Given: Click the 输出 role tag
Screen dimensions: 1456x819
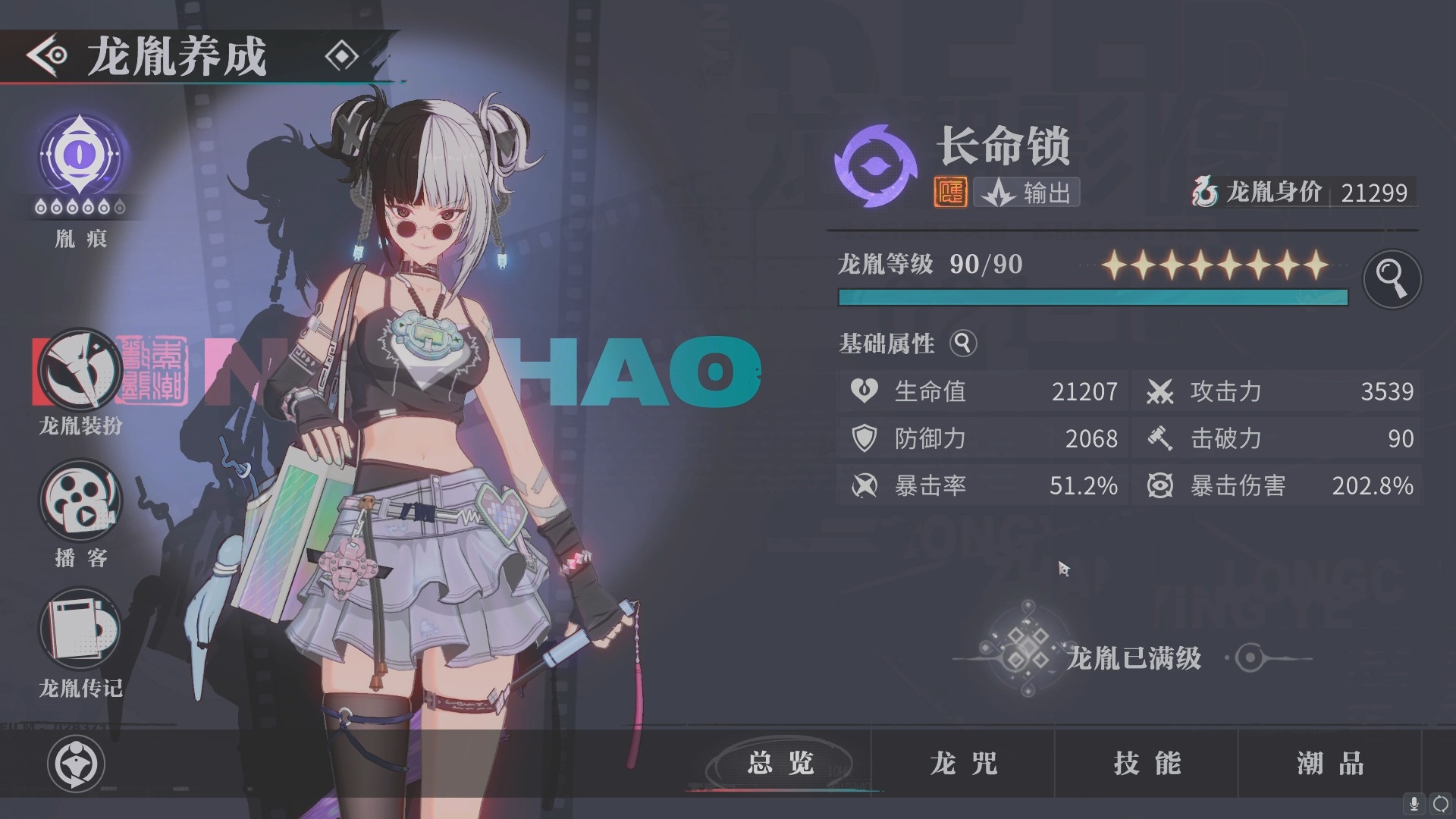Looking at the screenshot, I should [x=1028, y=193].
